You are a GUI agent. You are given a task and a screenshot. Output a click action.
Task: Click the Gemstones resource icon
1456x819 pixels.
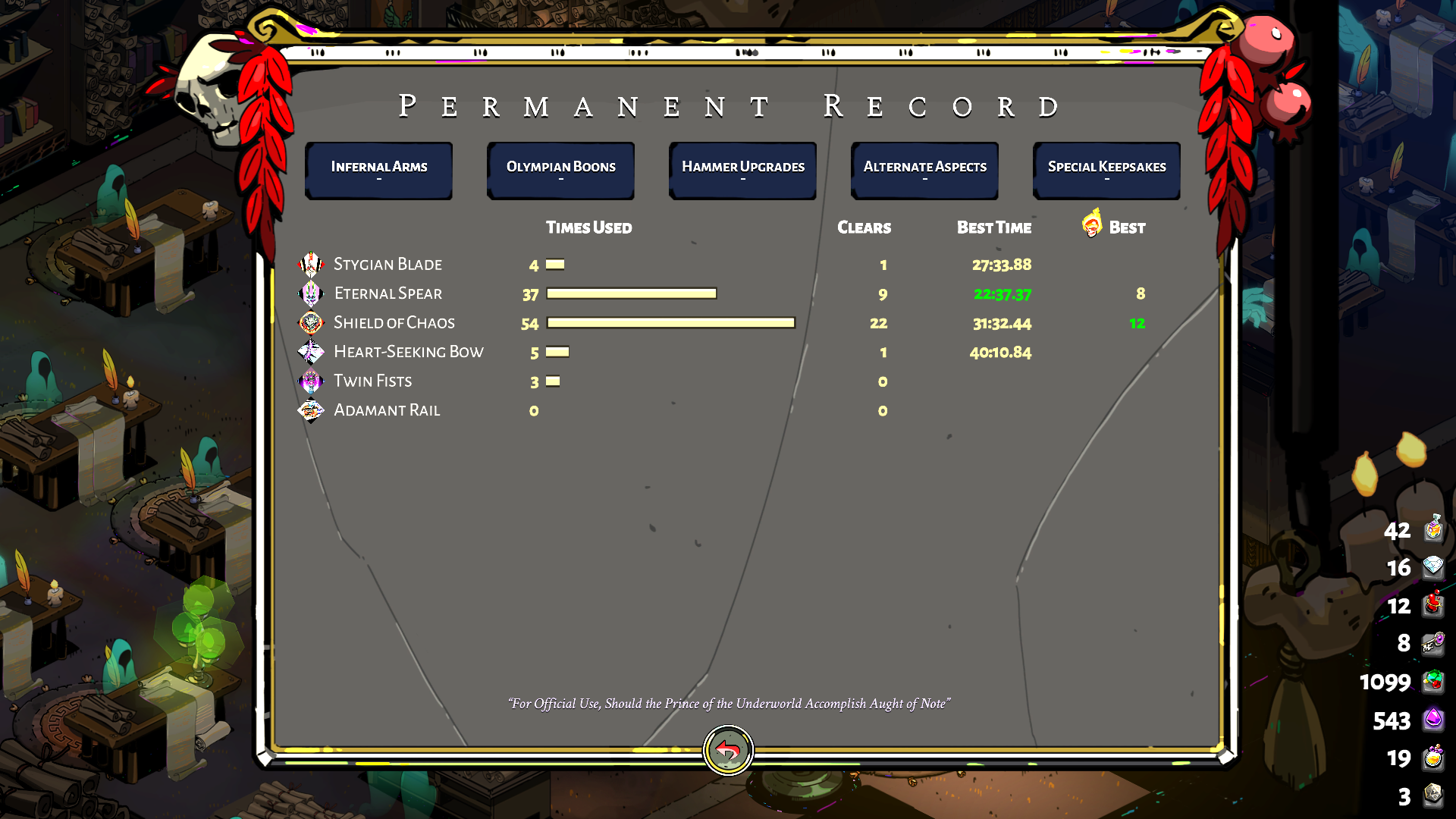coord(1433,682)
